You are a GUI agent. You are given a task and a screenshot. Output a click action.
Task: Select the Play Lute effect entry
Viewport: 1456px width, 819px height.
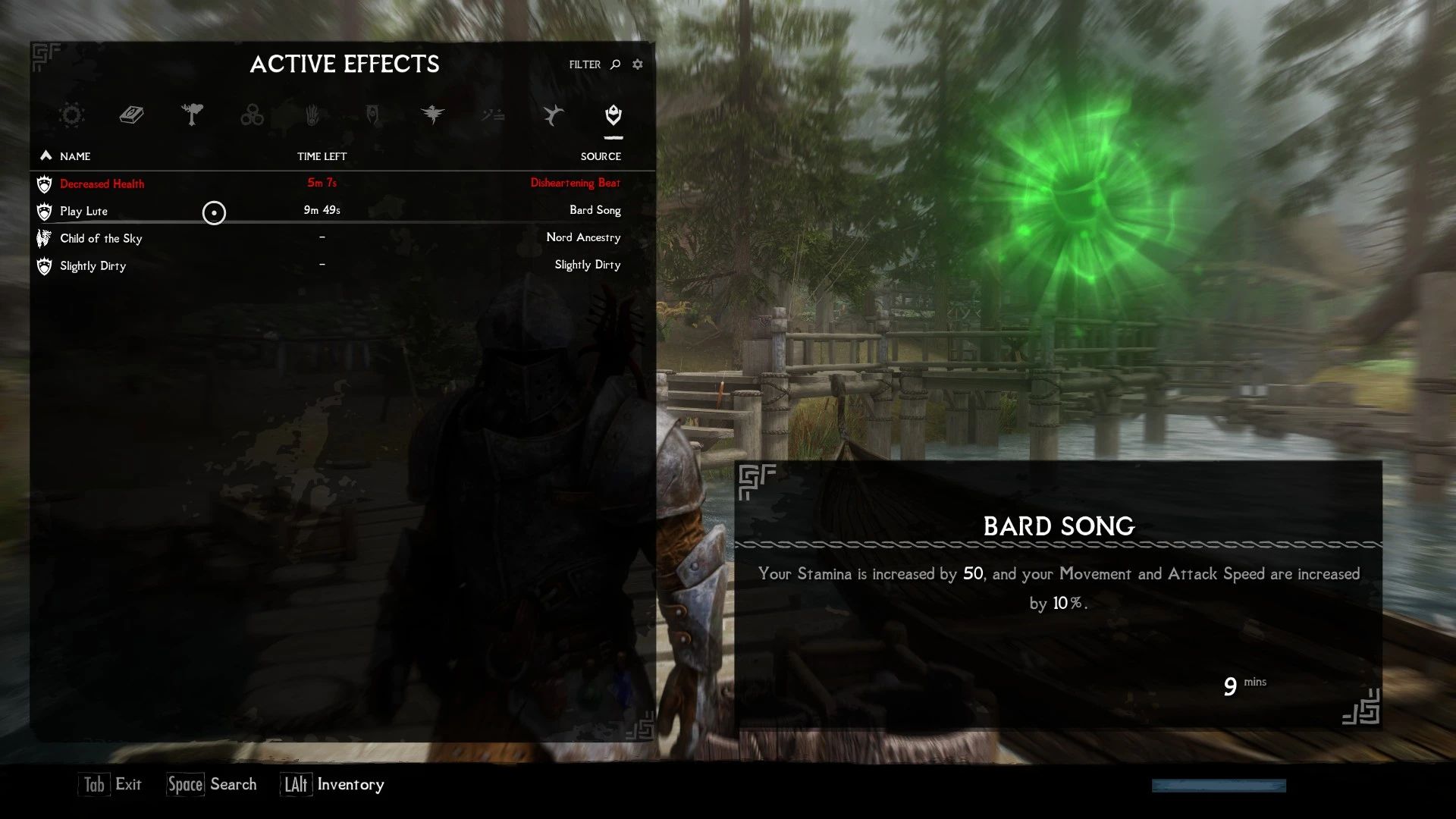(83, 211)
